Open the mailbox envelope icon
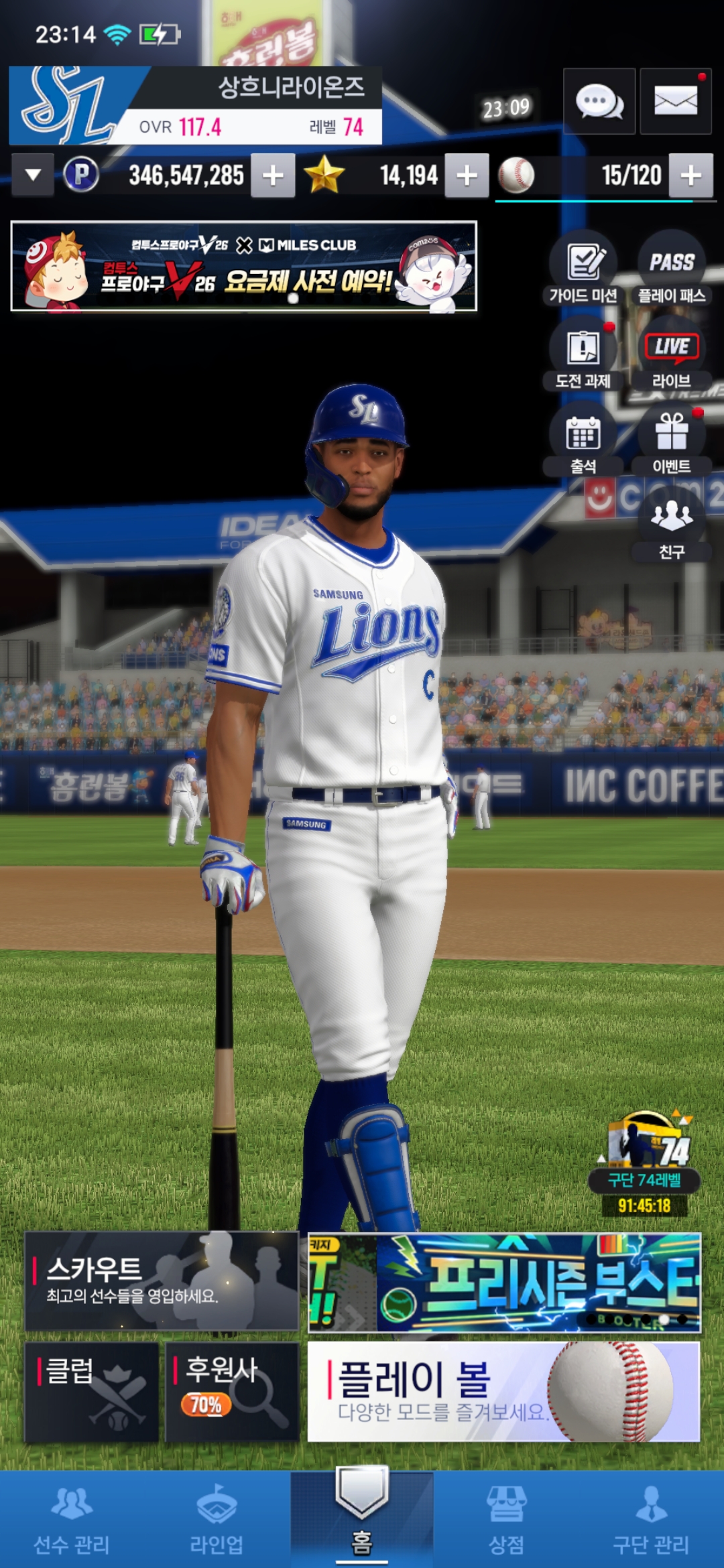 pyautogui.click(x=675, y=102)
